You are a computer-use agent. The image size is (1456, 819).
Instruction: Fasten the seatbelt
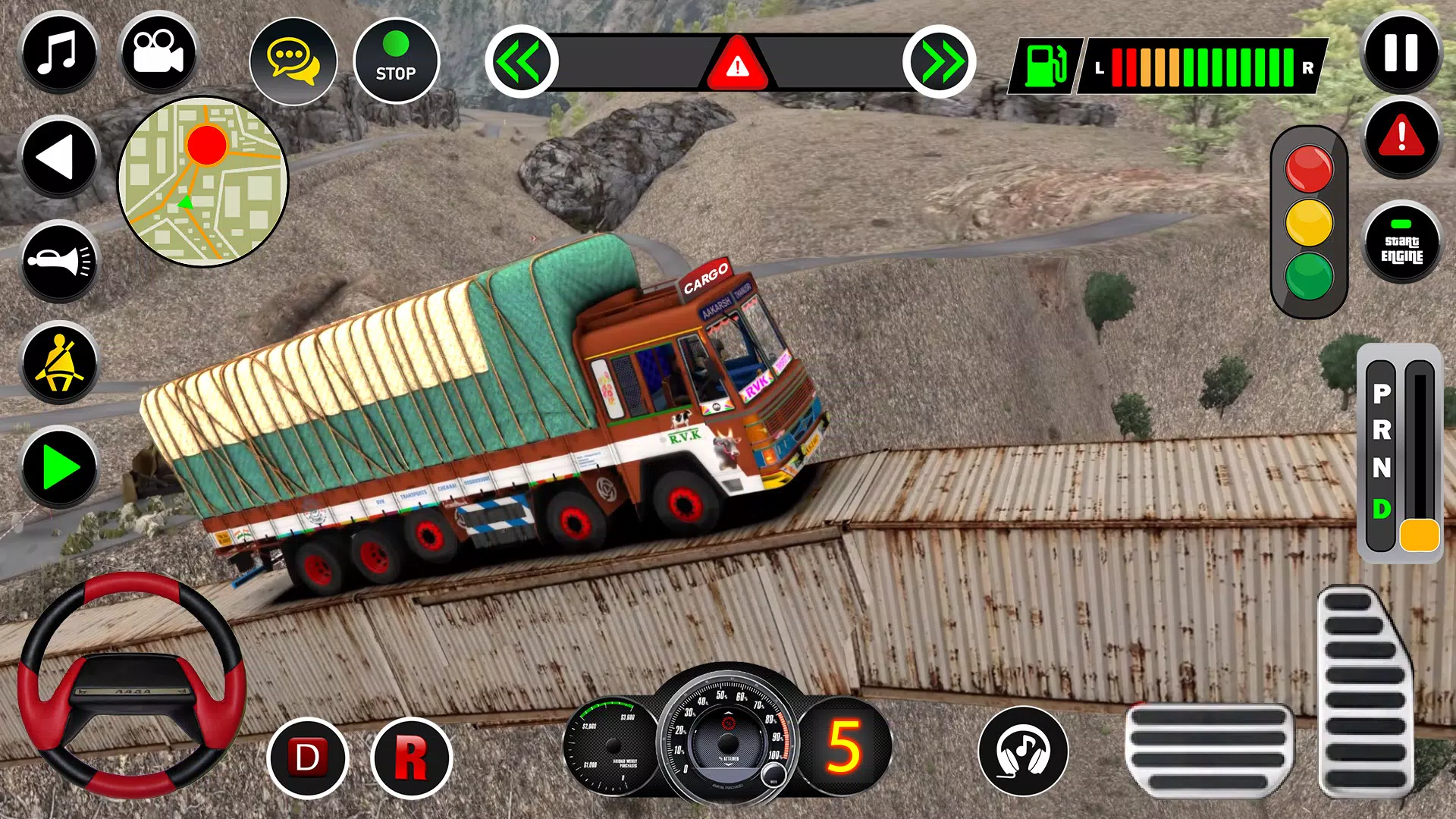point(59,364)
